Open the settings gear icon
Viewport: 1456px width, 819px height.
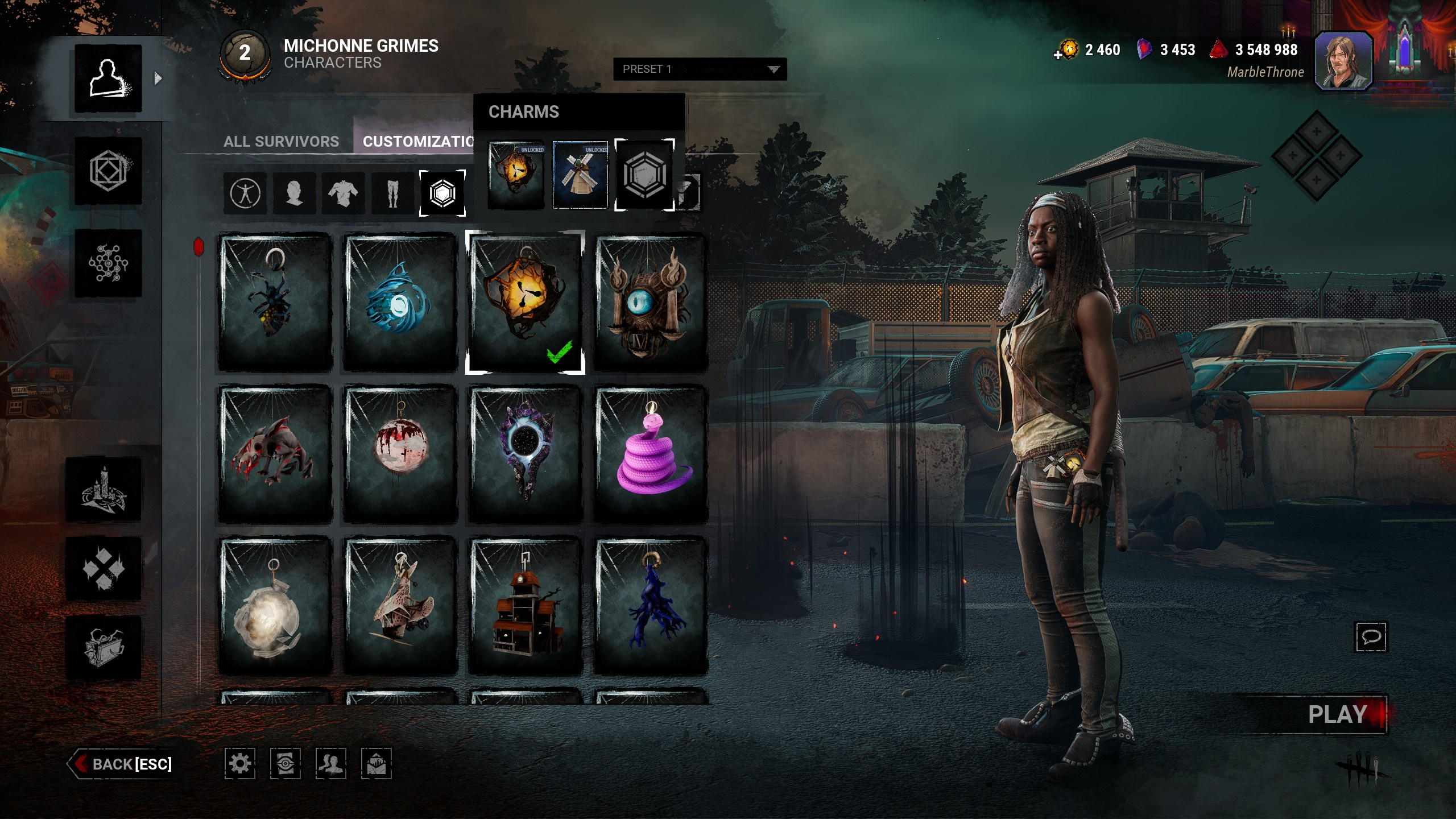point(239,763)
